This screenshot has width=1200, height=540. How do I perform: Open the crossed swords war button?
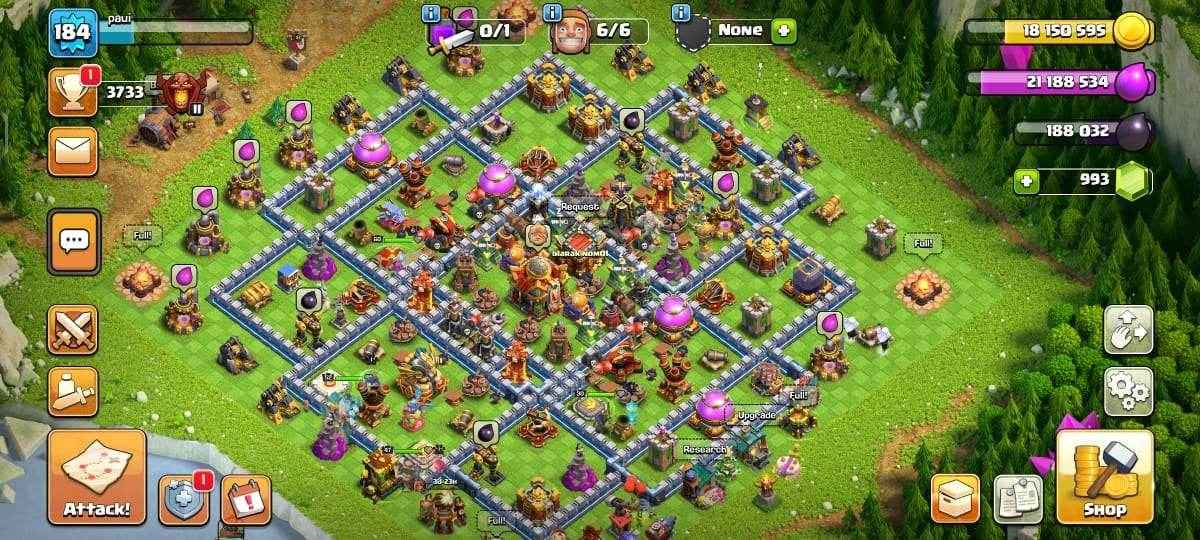tap(72, 330)
